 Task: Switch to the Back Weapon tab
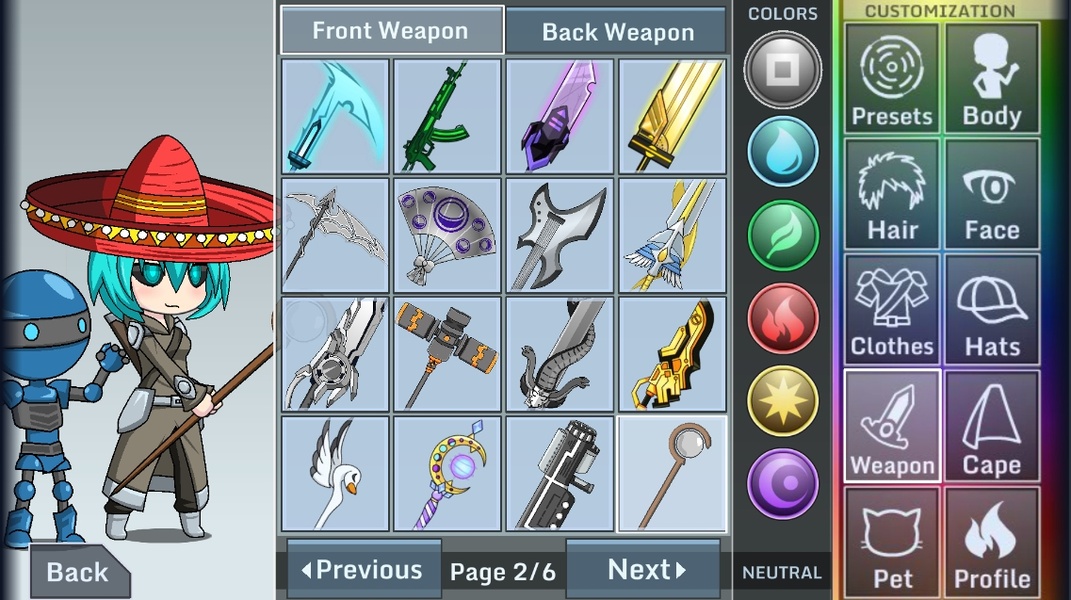click(x=616, y=31)
